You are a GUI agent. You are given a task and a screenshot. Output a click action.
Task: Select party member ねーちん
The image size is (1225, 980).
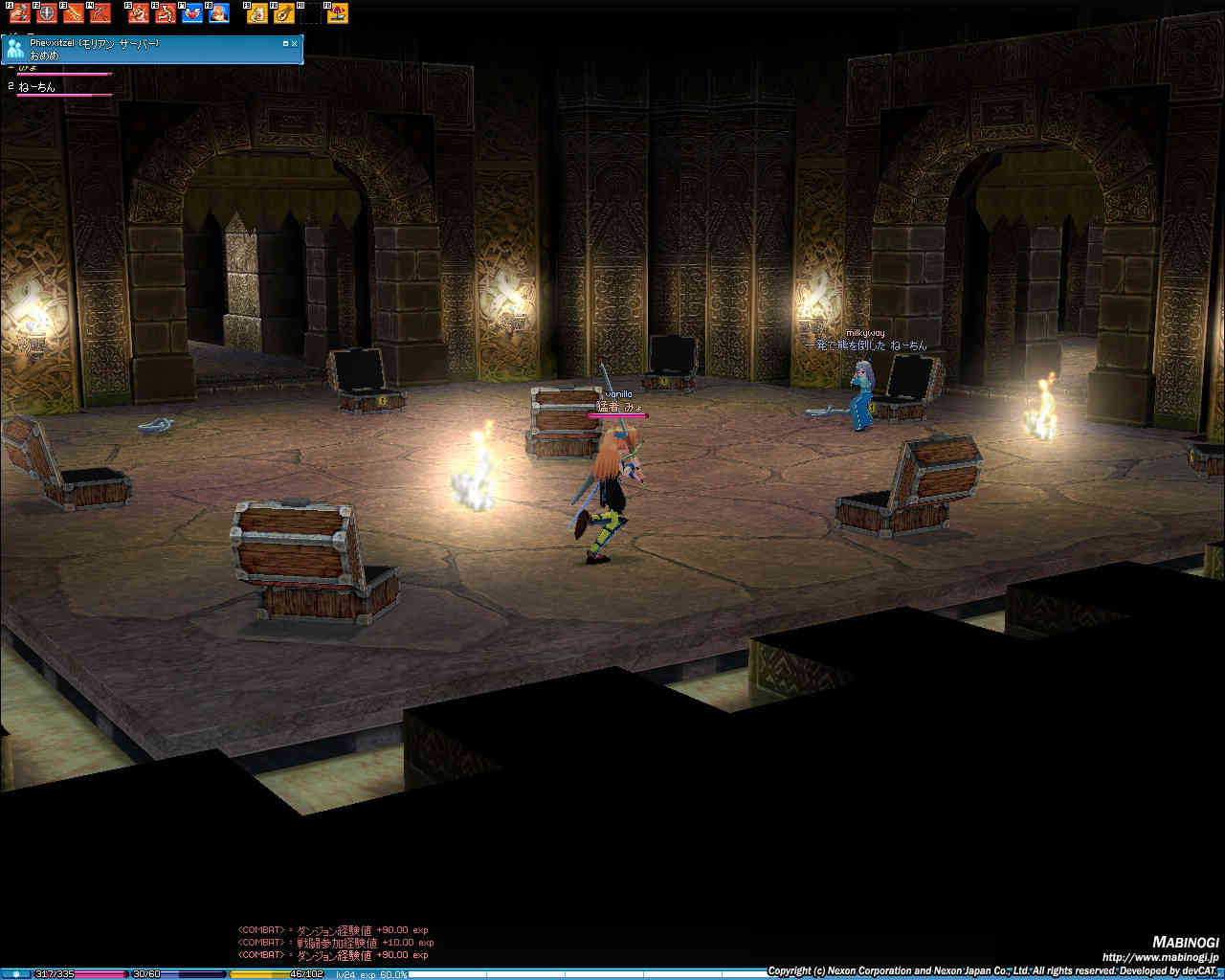coord(36,87)
